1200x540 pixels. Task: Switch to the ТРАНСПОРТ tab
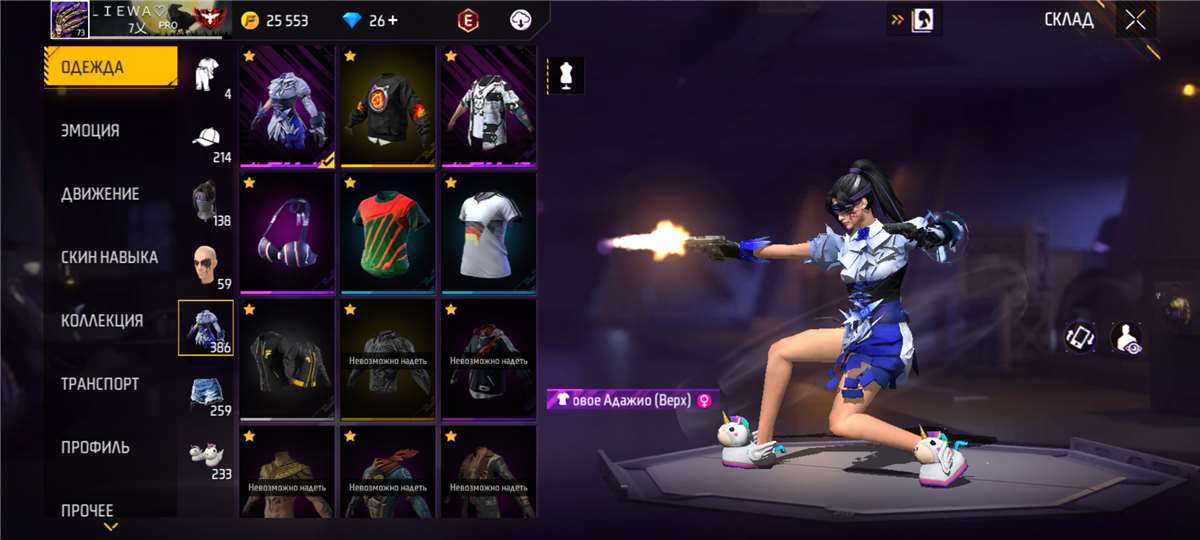coord(100,384)
